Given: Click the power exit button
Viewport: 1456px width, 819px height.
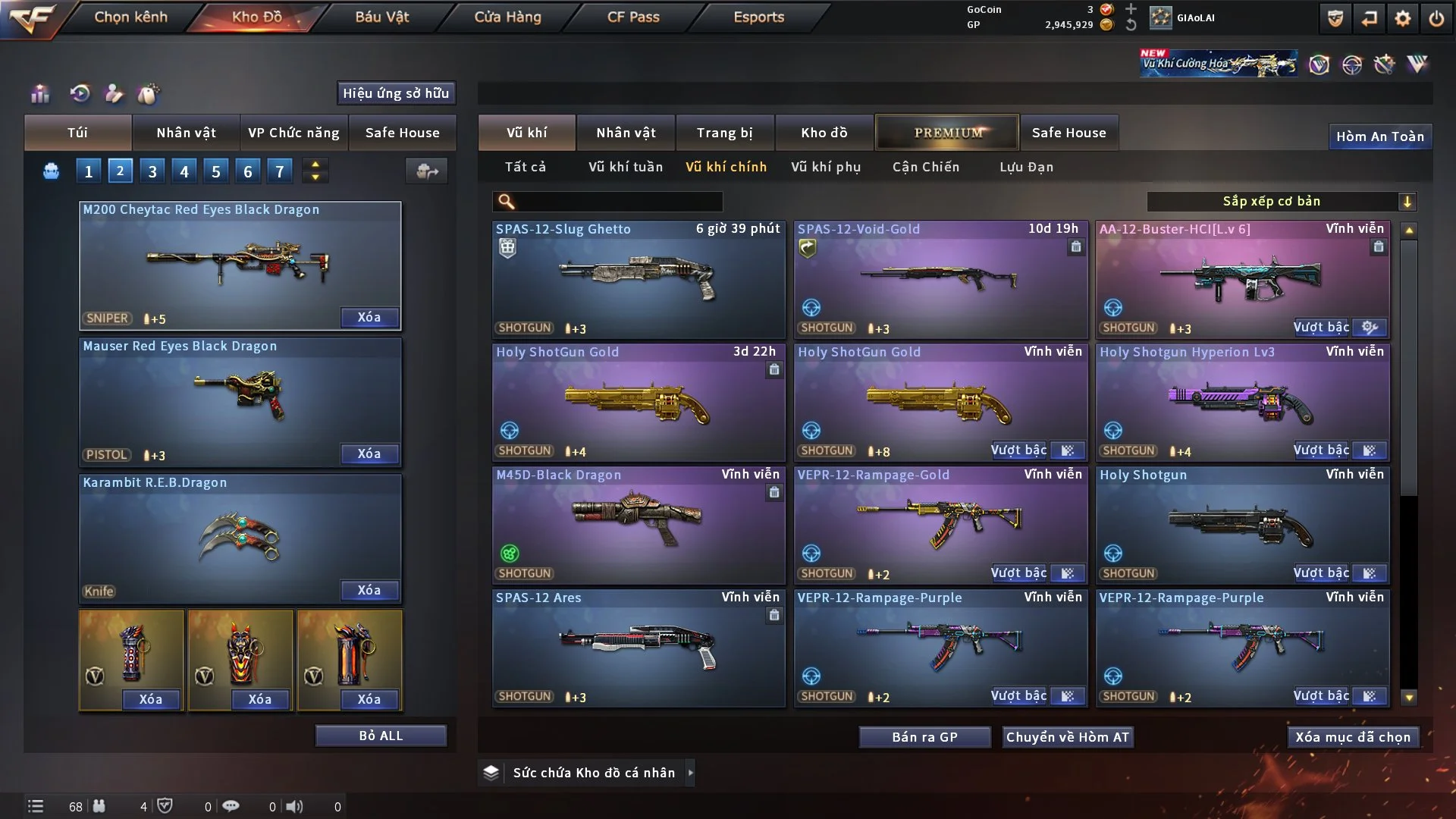Looking at the screenshot, I should 1436,18.
